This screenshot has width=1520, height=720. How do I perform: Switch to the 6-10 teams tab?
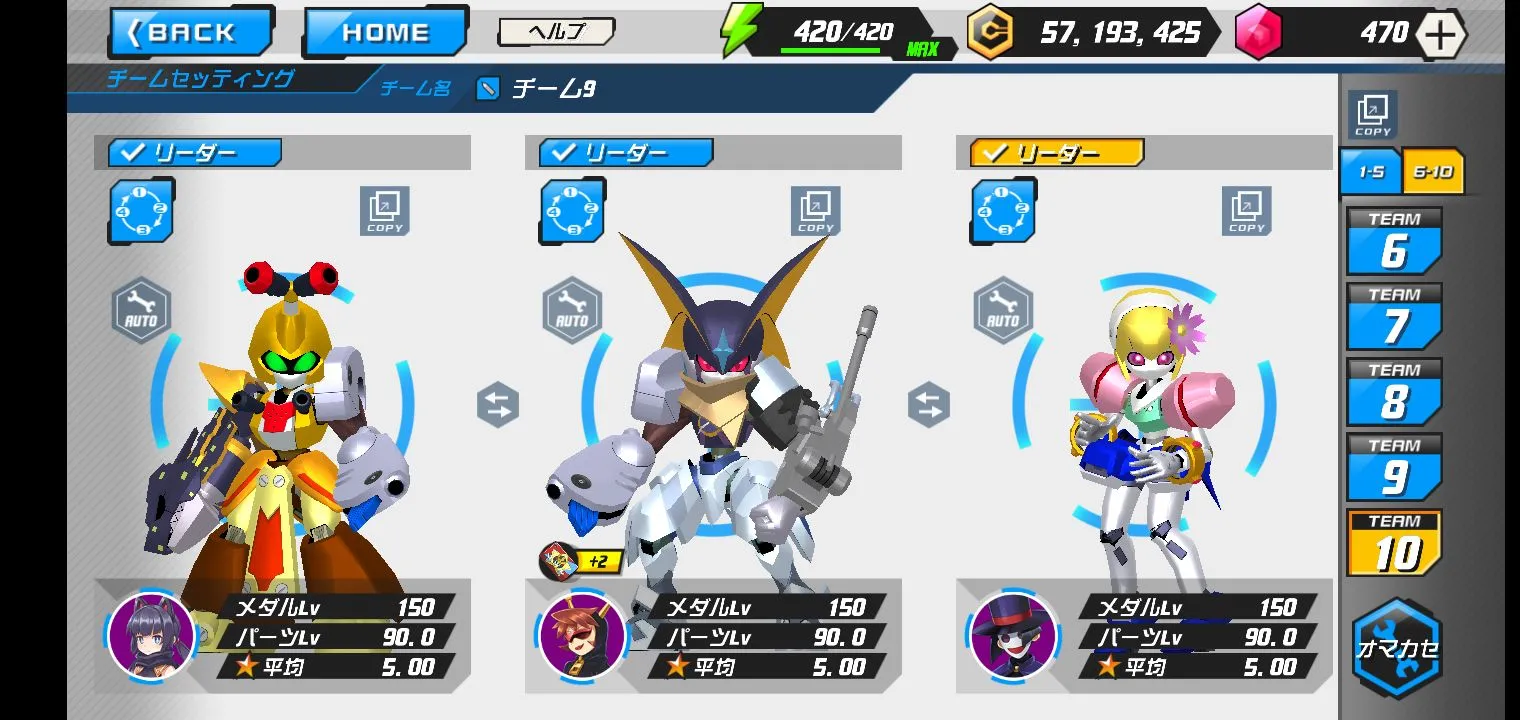coord(1433,172)
